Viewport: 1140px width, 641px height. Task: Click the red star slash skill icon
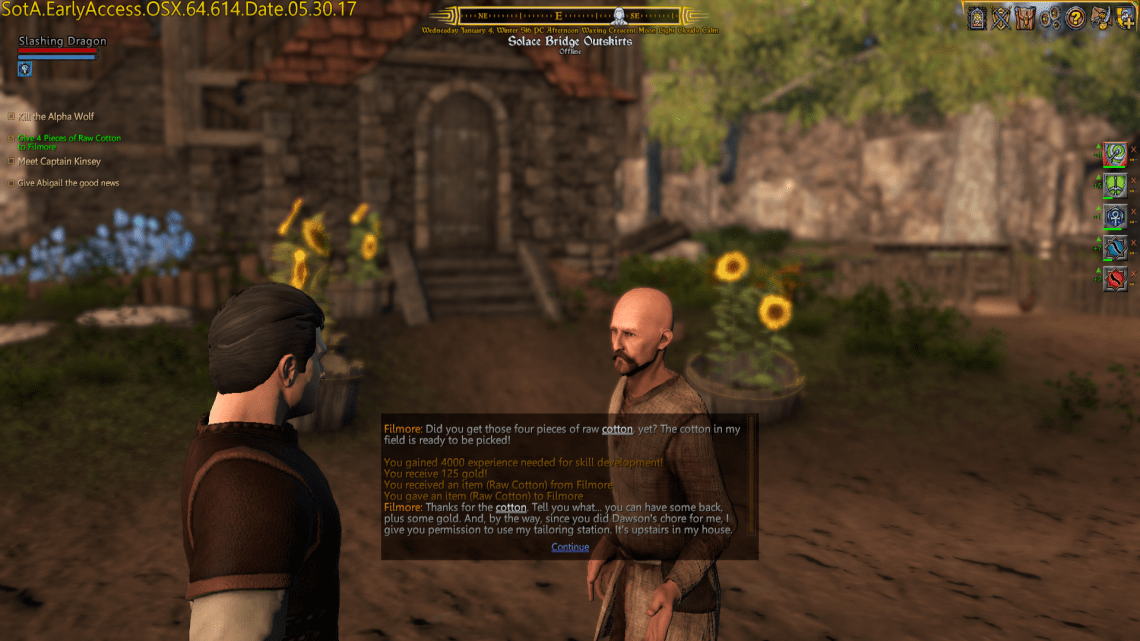tap(1115, 279)
